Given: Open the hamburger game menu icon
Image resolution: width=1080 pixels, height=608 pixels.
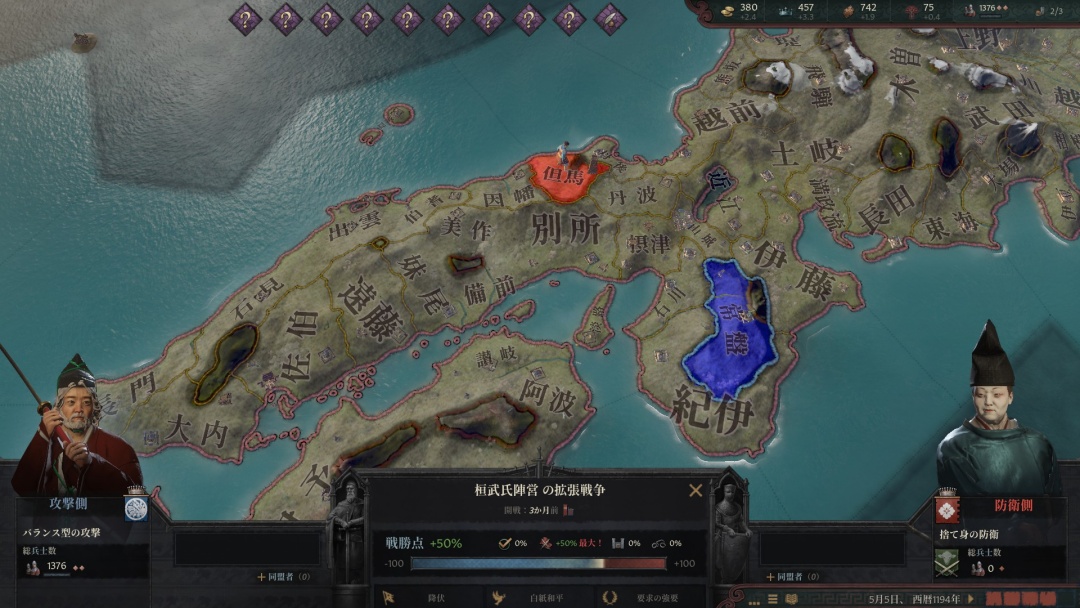Looking at the screenshot, I should [772, 599].
